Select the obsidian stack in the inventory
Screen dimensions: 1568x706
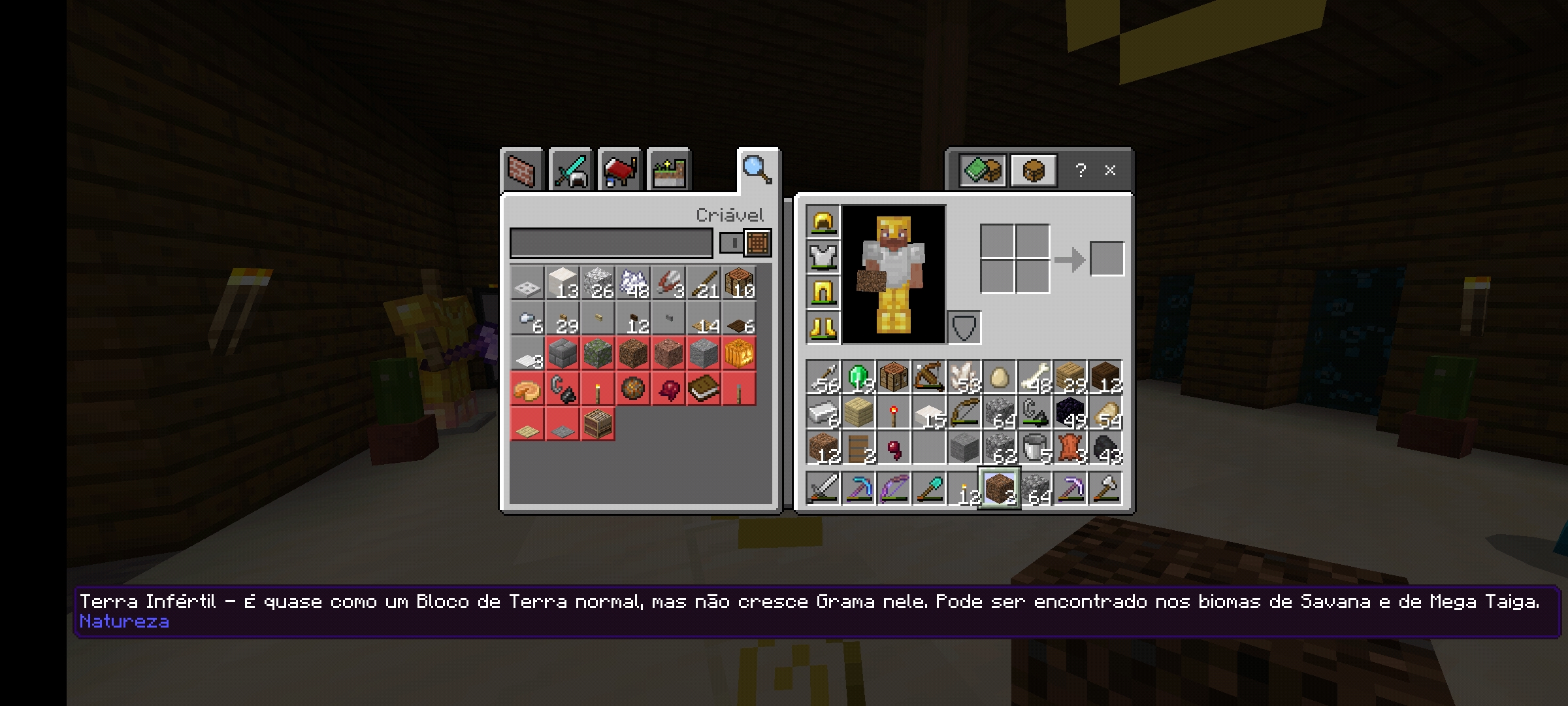(1070, 412)
